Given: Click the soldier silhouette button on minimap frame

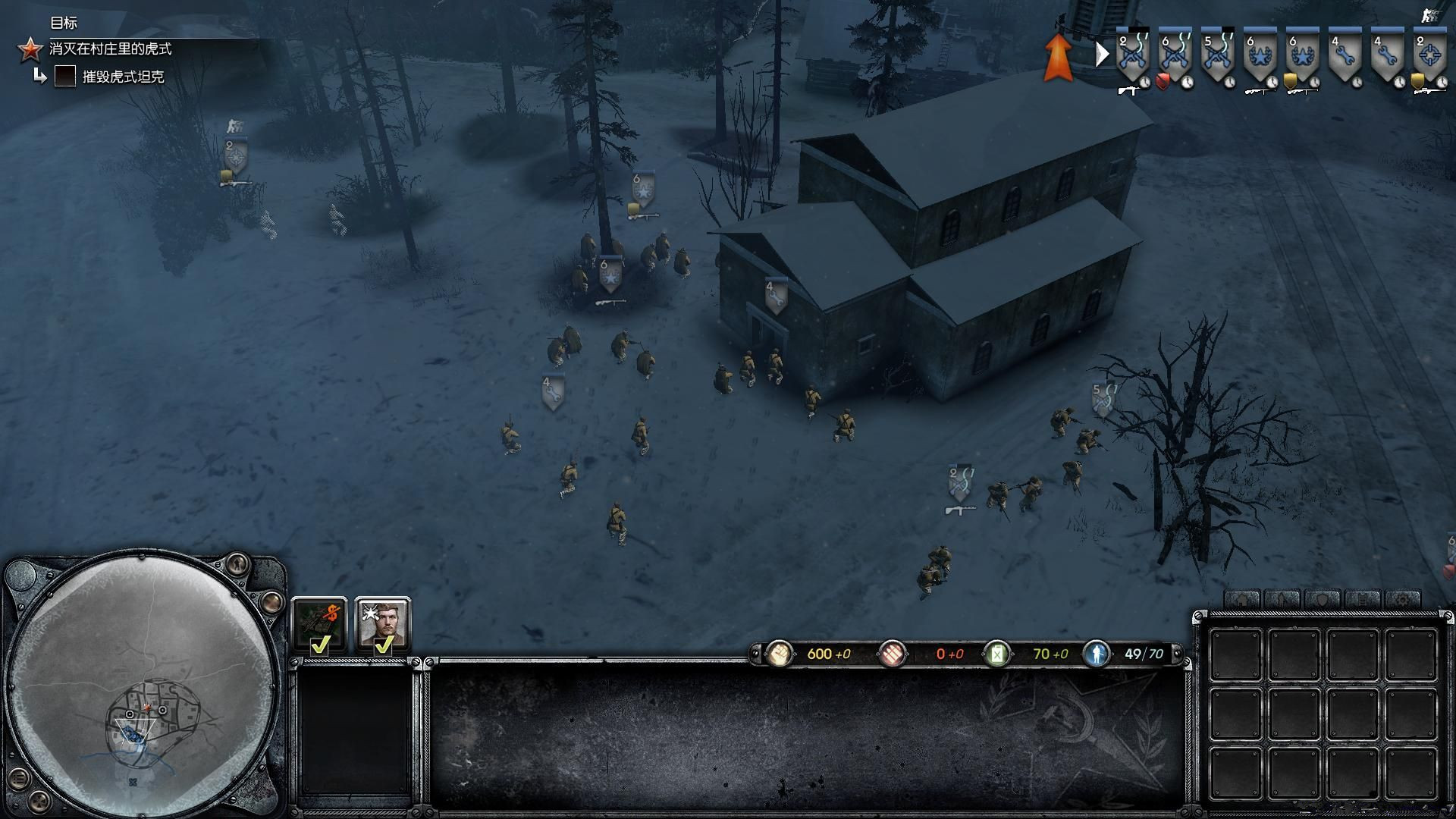Looking at the screenshot, I should (237, 563).
